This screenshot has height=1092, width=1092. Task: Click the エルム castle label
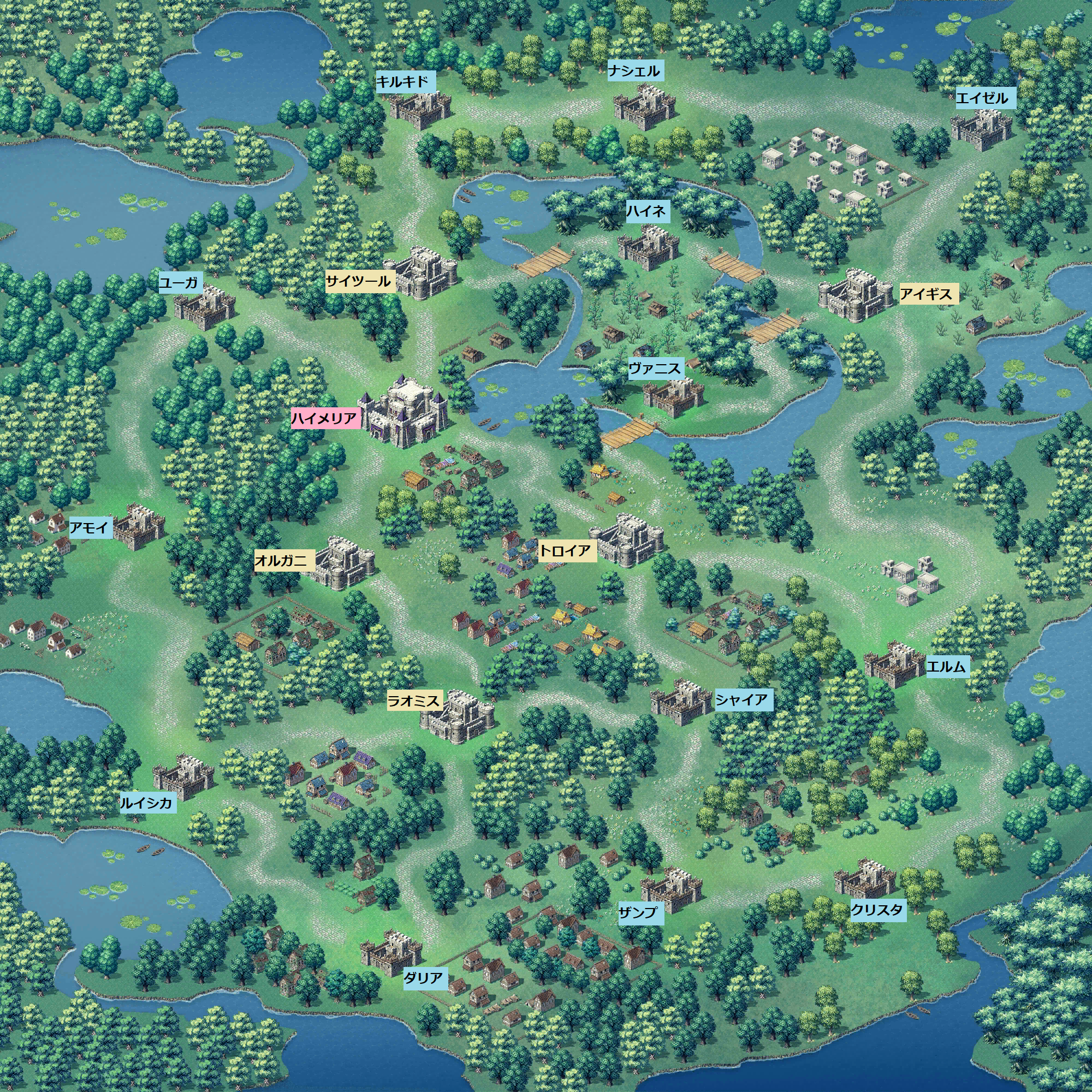coord(947,667)
